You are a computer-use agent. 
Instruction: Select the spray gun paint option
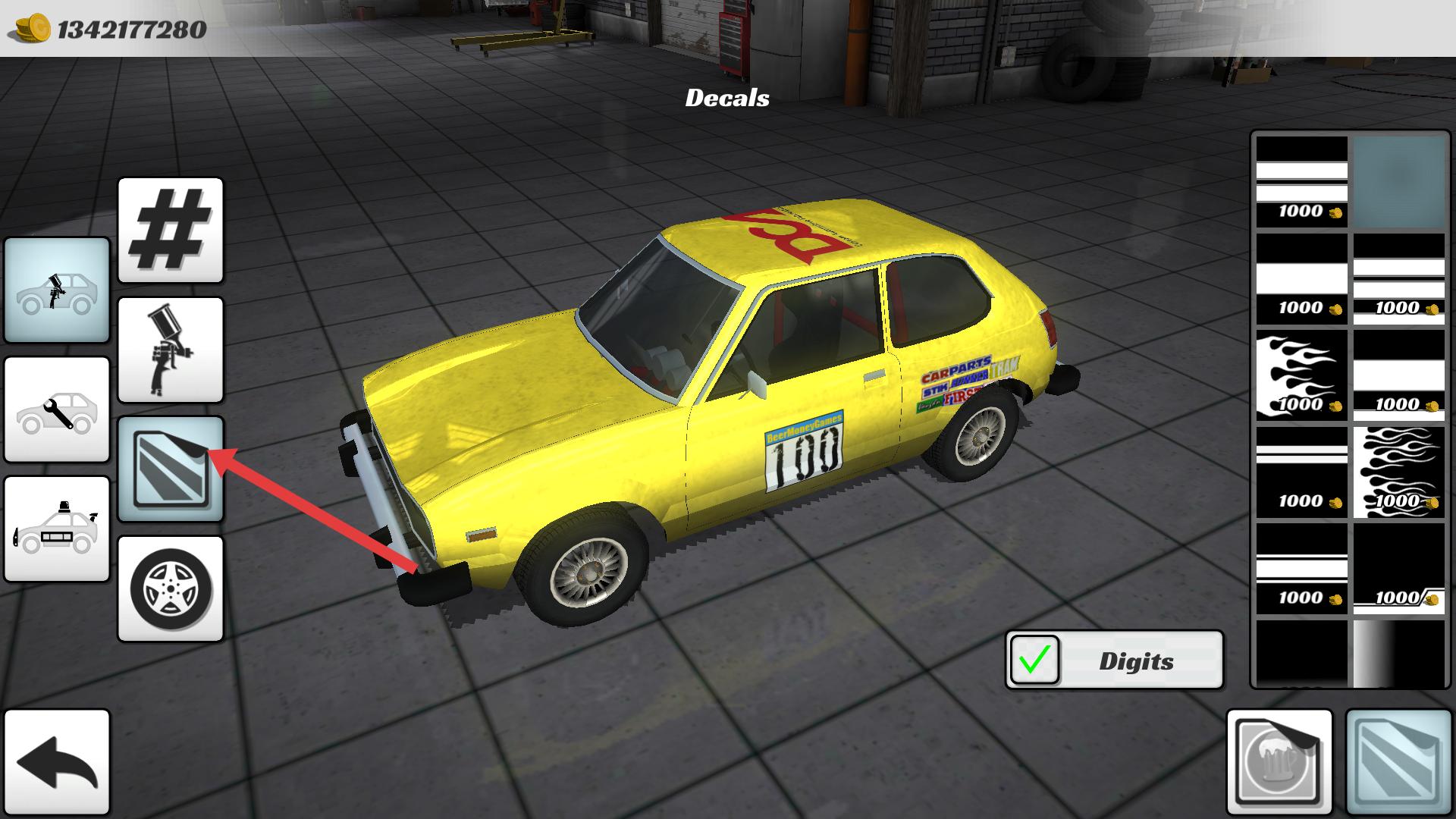click(171, 350)
